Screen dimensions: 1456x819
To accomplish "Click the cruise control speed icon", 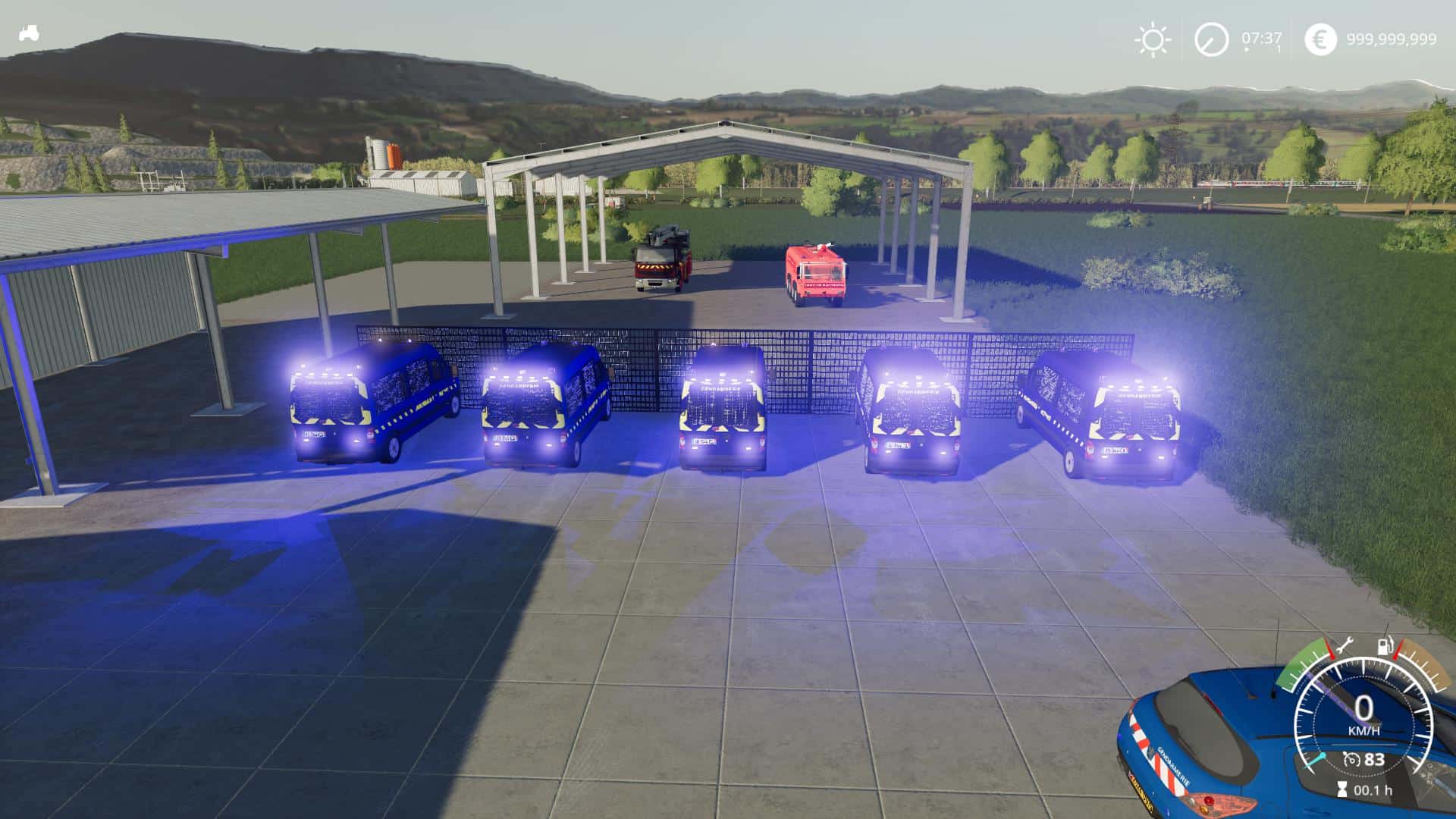I will click(1351, 759).
